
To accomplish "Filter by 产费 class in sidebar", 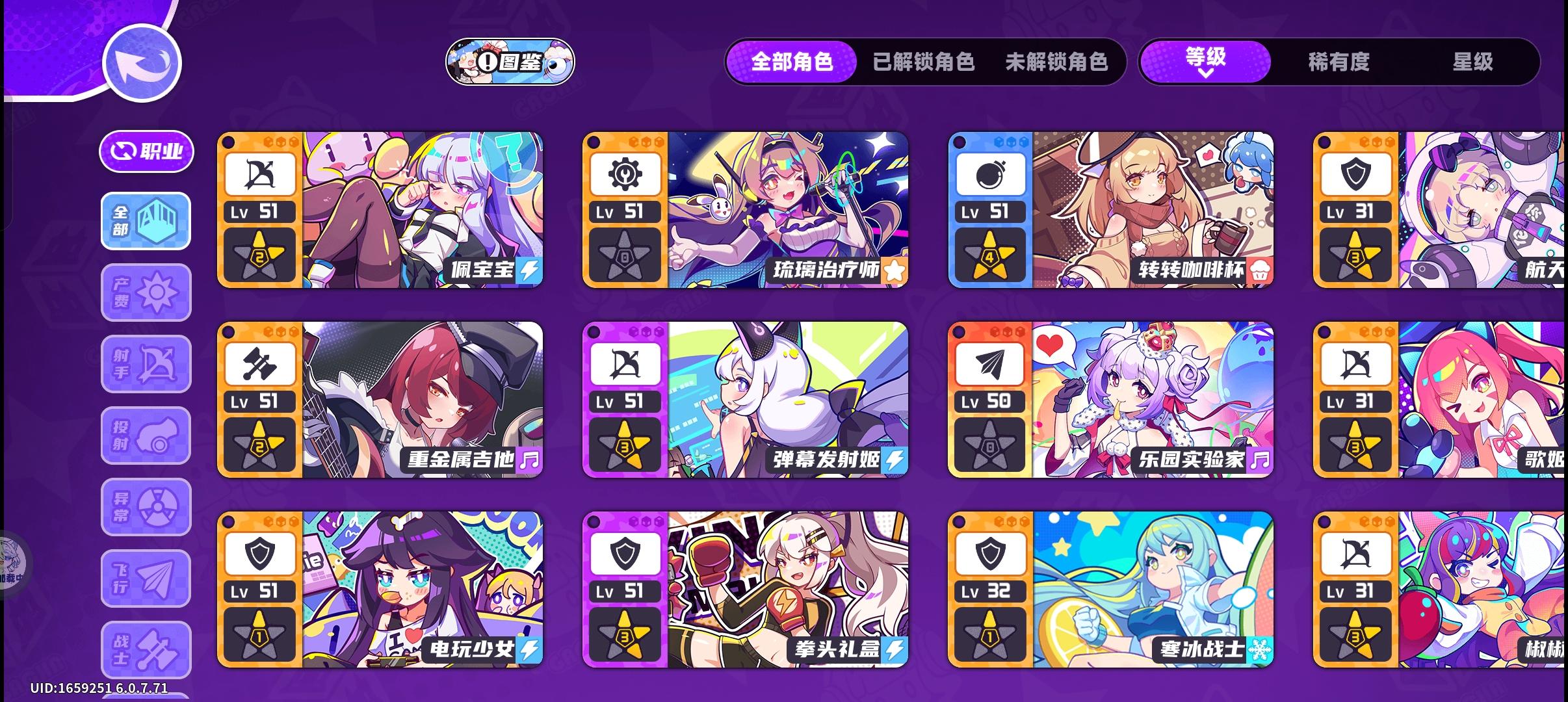I will coord(146,292).
